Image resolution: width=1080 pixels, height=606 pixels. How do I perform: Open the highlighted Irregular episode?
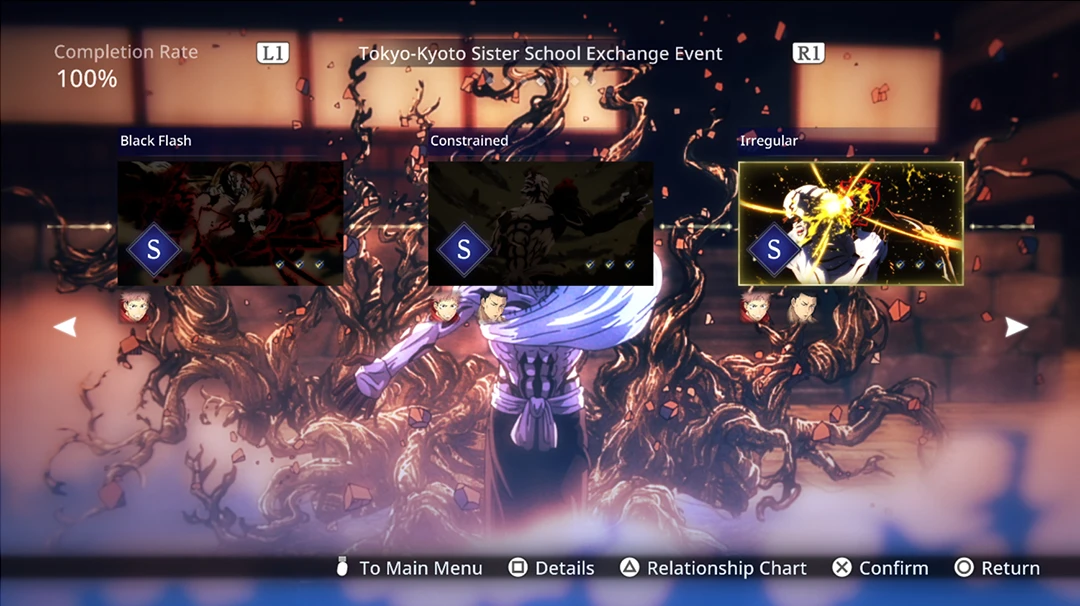coord(850,223)
